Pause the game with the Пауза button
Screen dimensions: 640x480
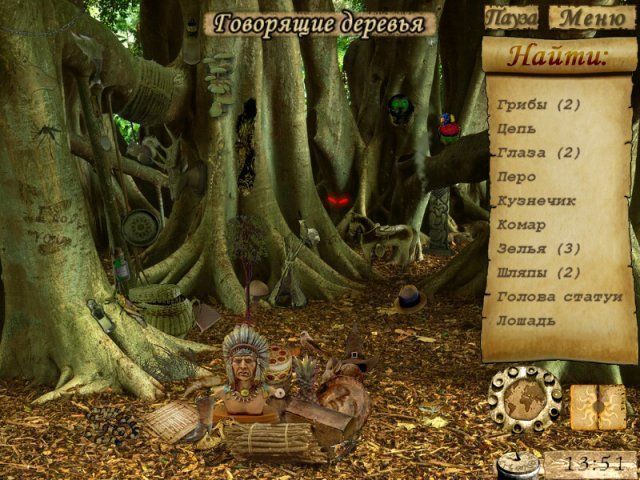coord(513,18)
